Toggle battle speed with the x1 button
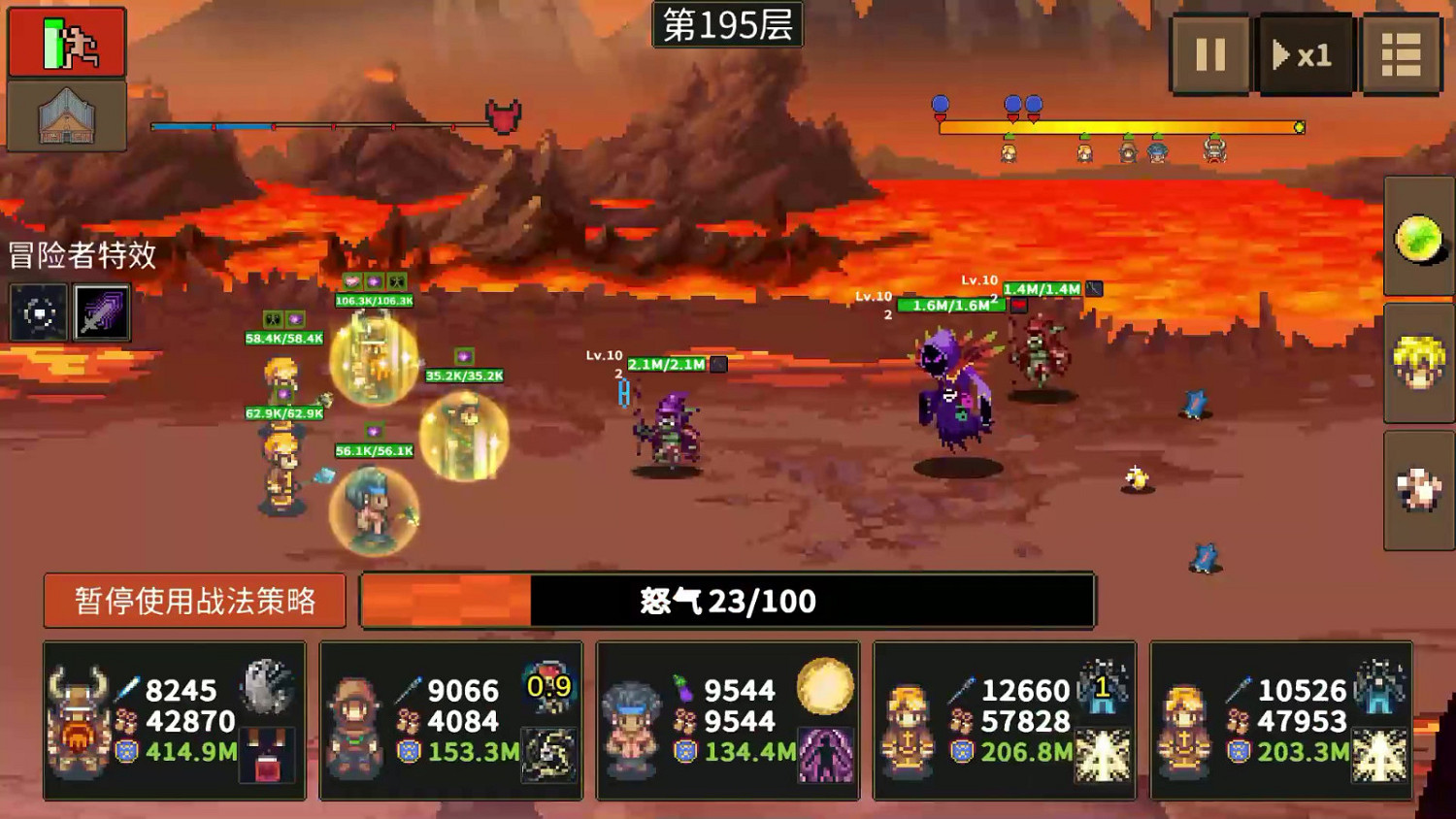 (1305, 54)
